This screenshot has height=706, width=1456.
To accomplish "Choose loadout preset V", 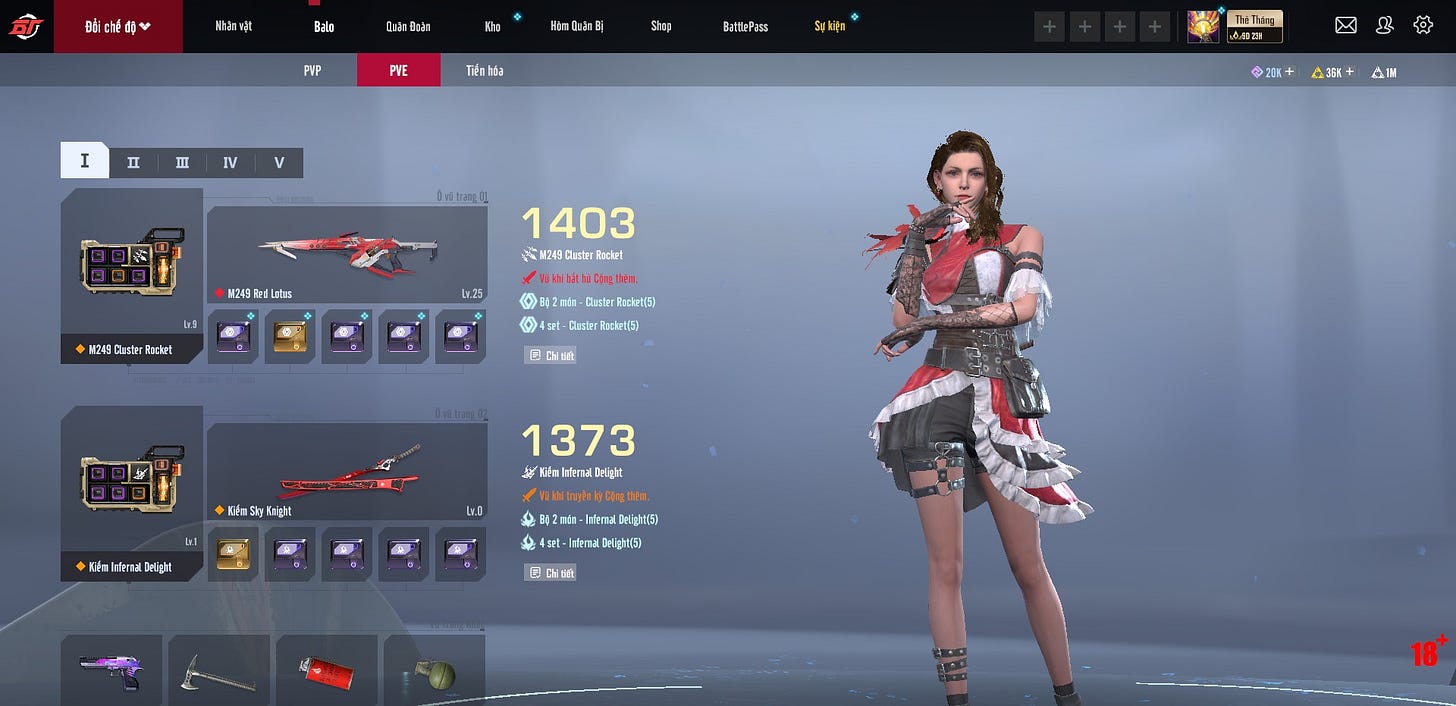I will pos(279,162).
